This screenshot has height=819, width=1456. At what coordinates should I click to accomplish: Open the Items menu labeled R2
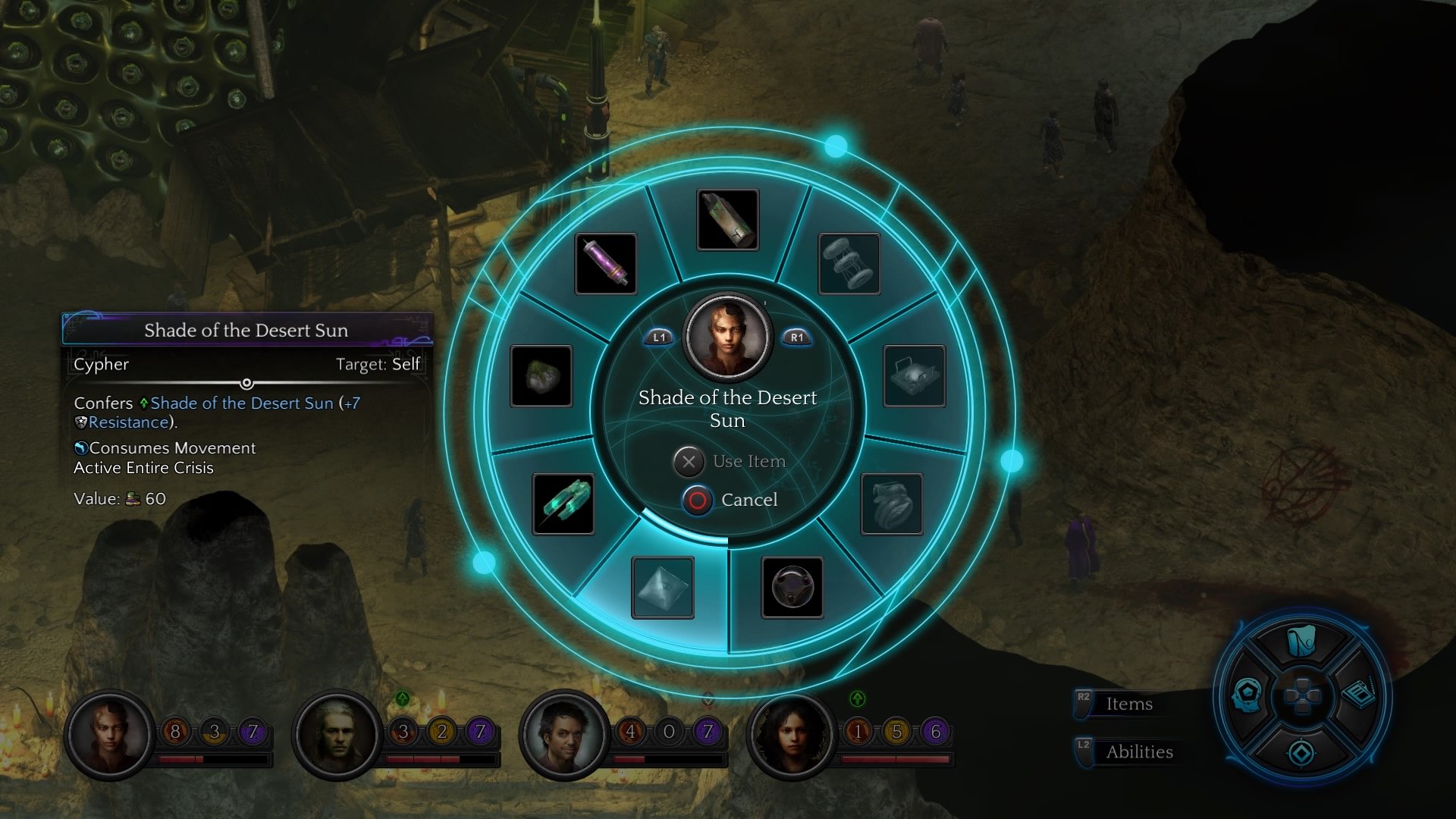(x=1127, y=704)
